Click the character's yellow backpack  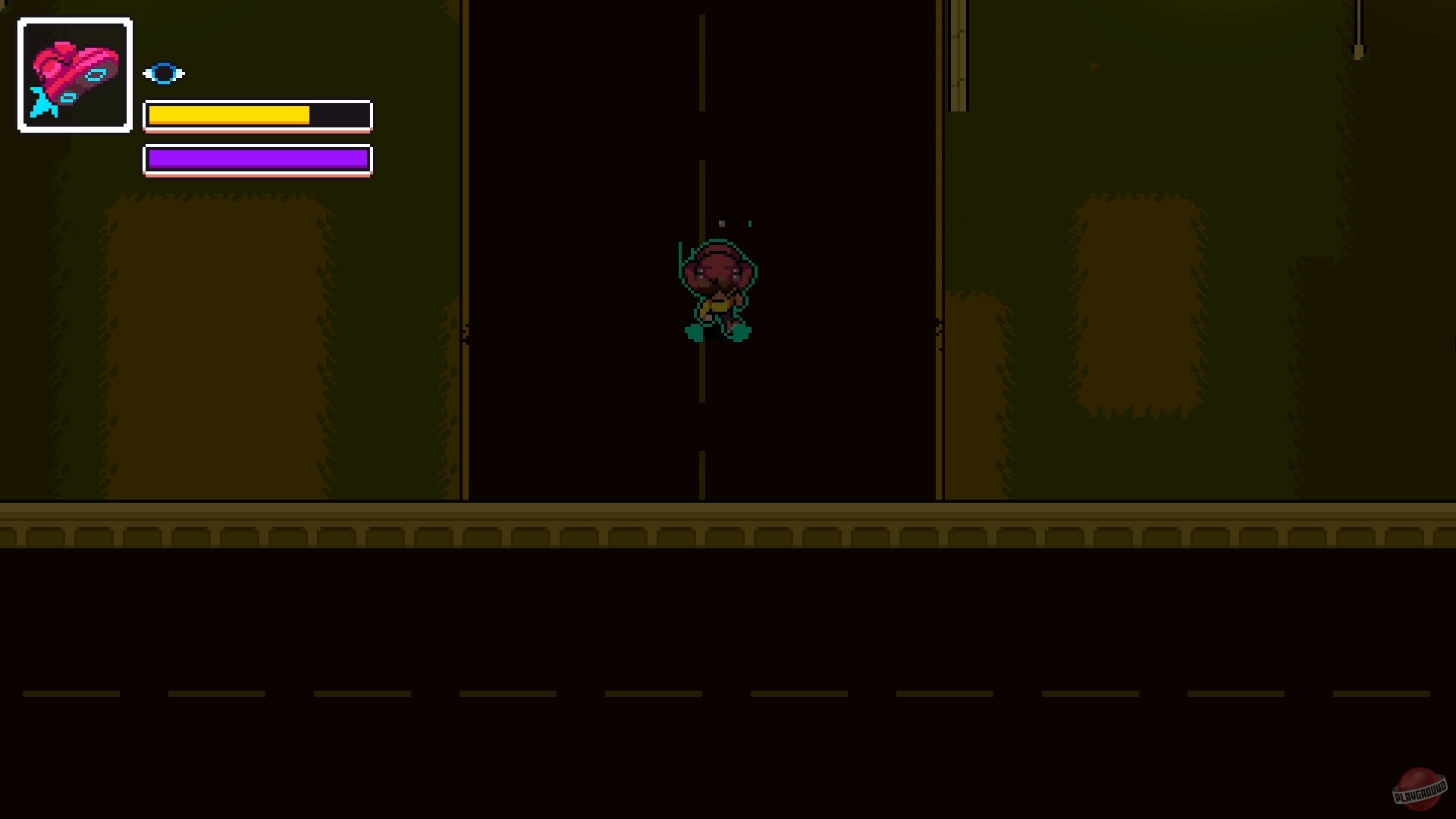tap(717, 307)
